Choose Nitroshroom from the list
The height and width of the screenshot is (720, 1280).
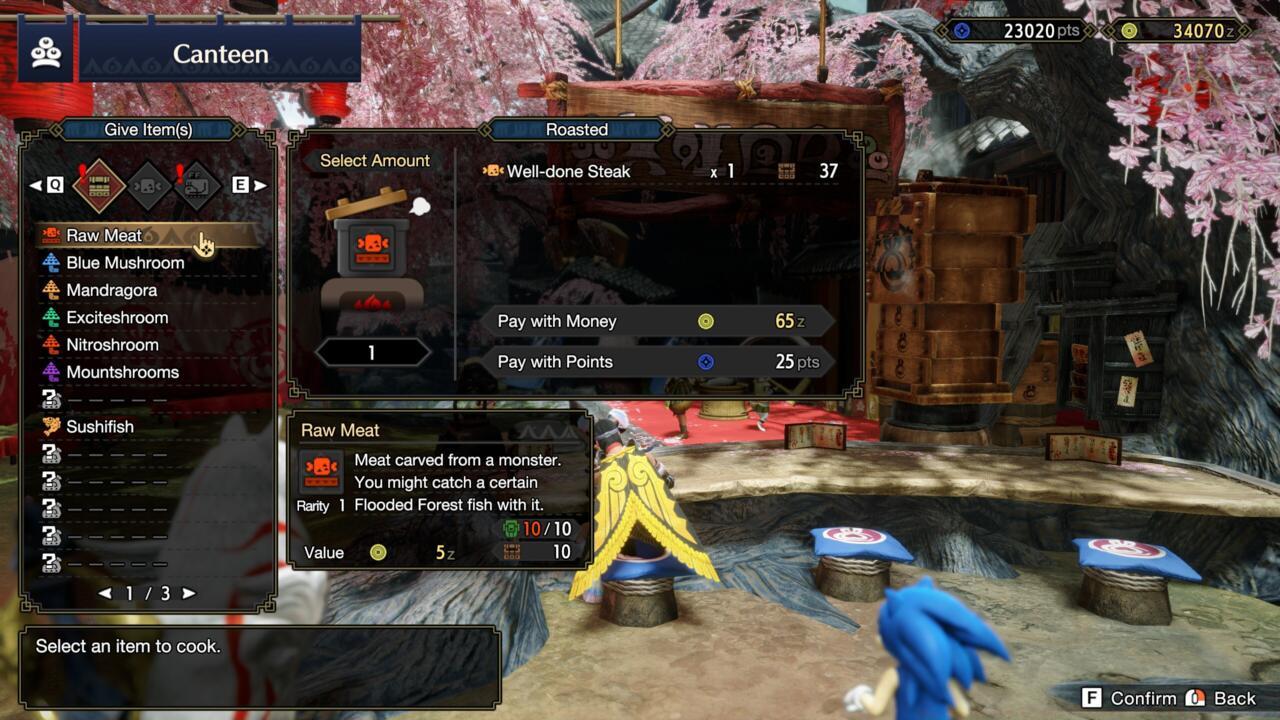tap(112, 345)
